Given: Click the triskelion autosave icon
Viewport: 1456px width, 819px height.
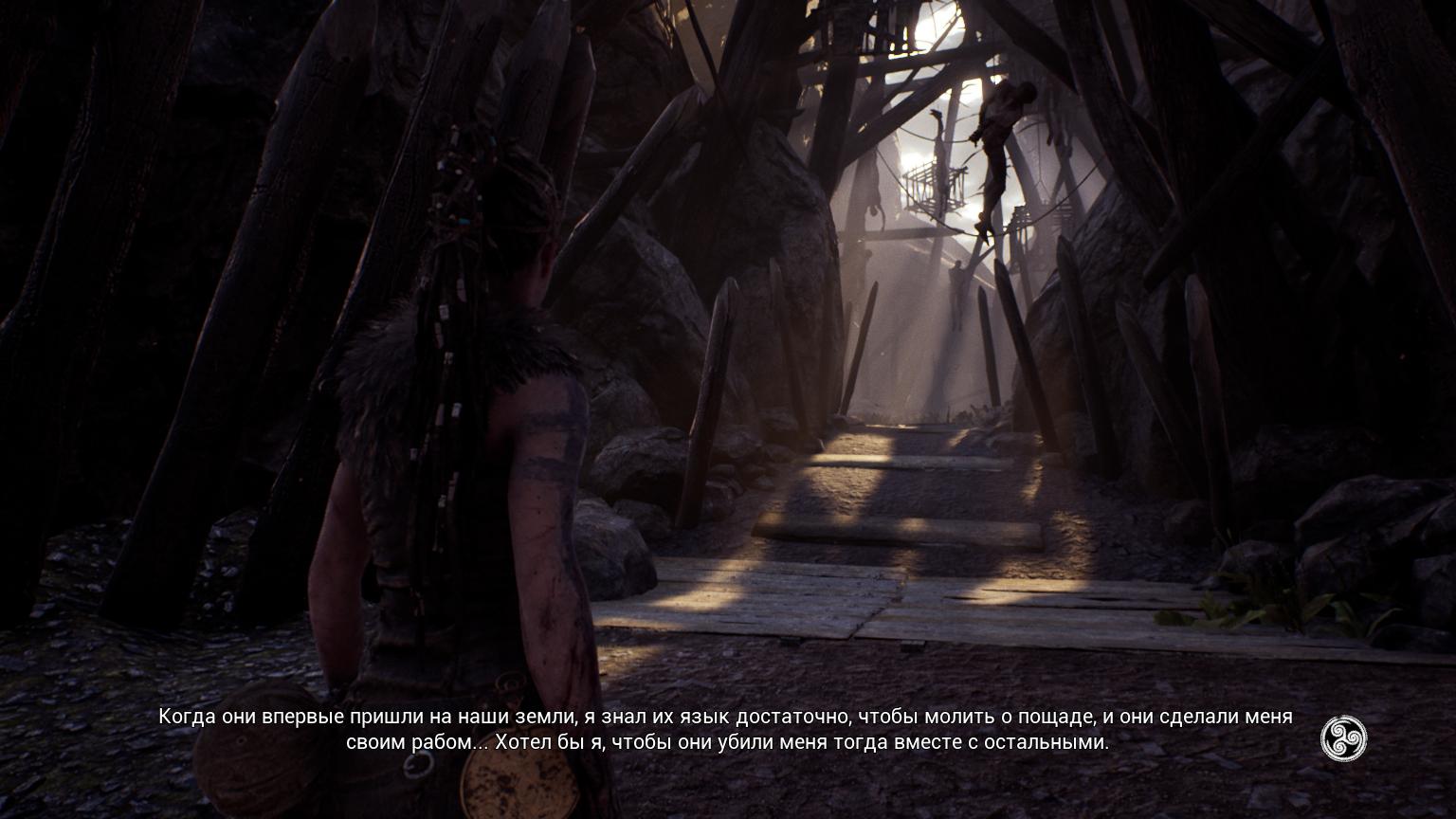Looking at the screenshot, I should (x=1343, y=737).
